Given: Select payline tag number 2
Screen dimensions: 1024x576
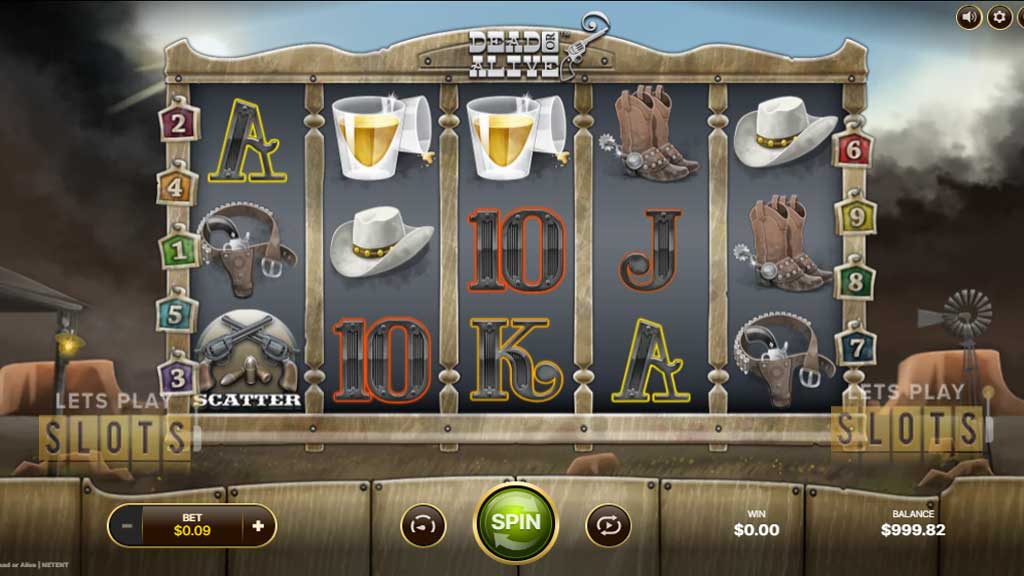Looking at the screenshot, I should [x=178, y=123].
